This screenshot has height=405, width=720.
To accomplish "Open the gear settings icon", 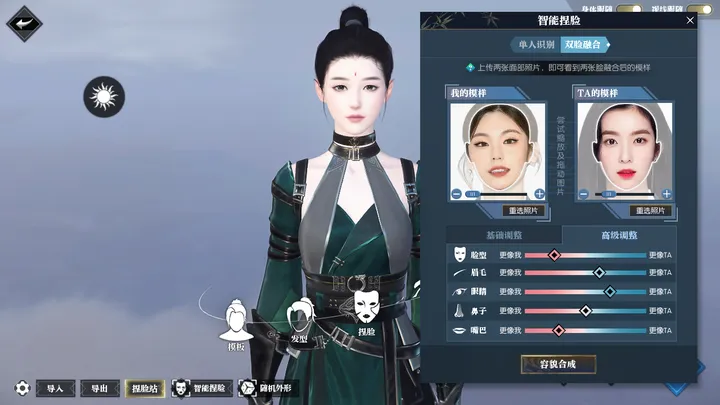I will point(21,388).
